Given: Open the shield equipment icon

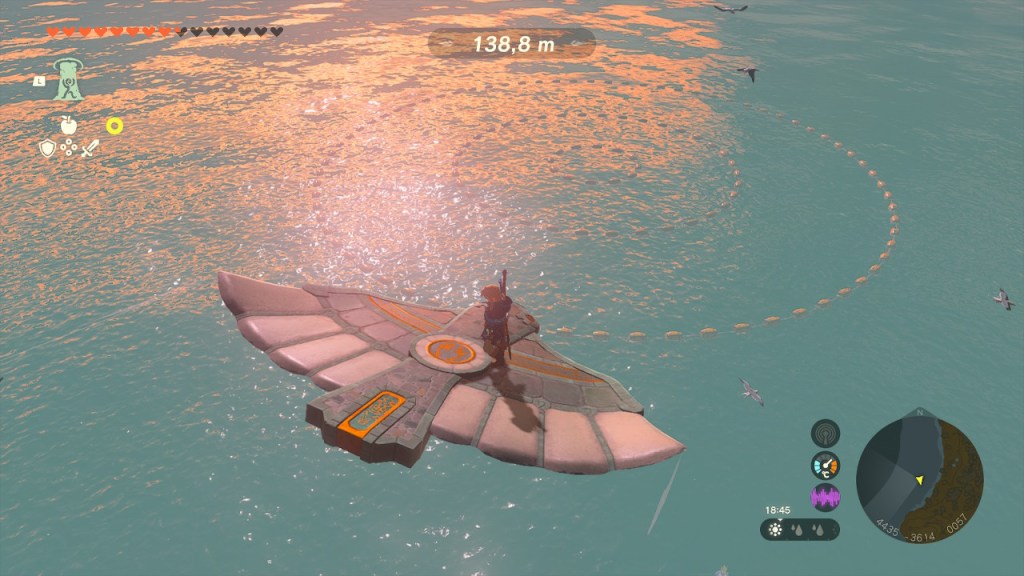Looking at the screenshot, I should tap(47, 148).
